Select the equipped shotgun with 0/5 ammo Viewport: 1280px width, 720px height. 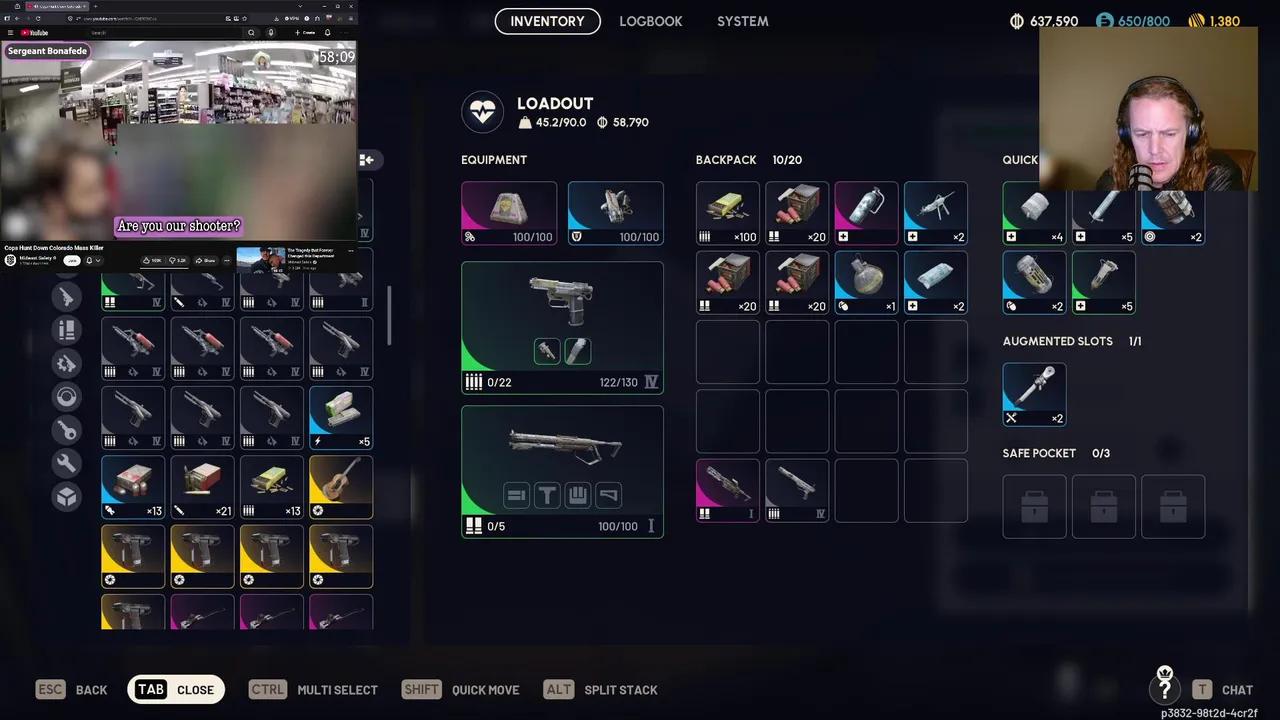tap(562, 471)
